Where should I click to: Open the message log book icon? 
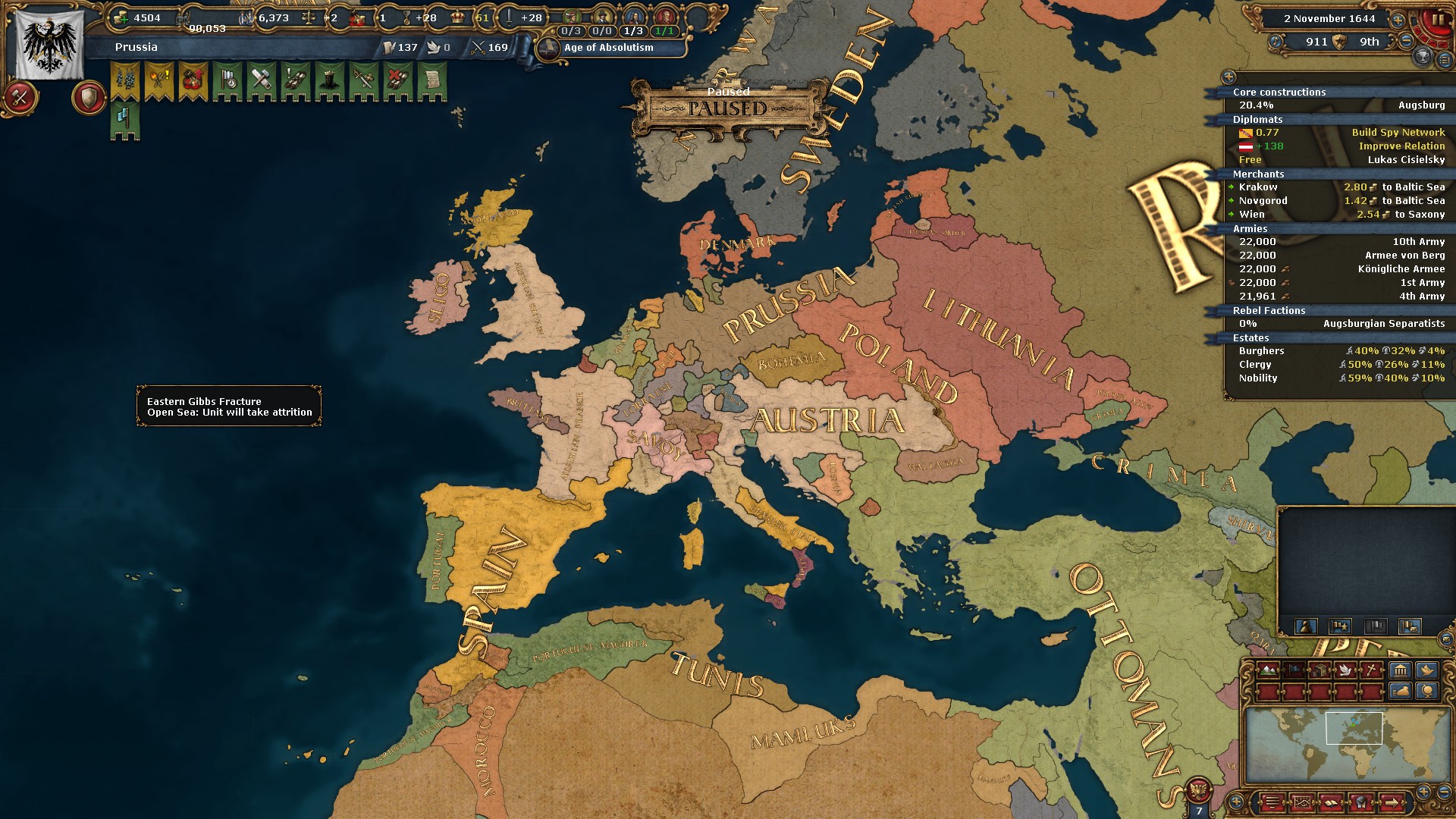click(1332, 802)
